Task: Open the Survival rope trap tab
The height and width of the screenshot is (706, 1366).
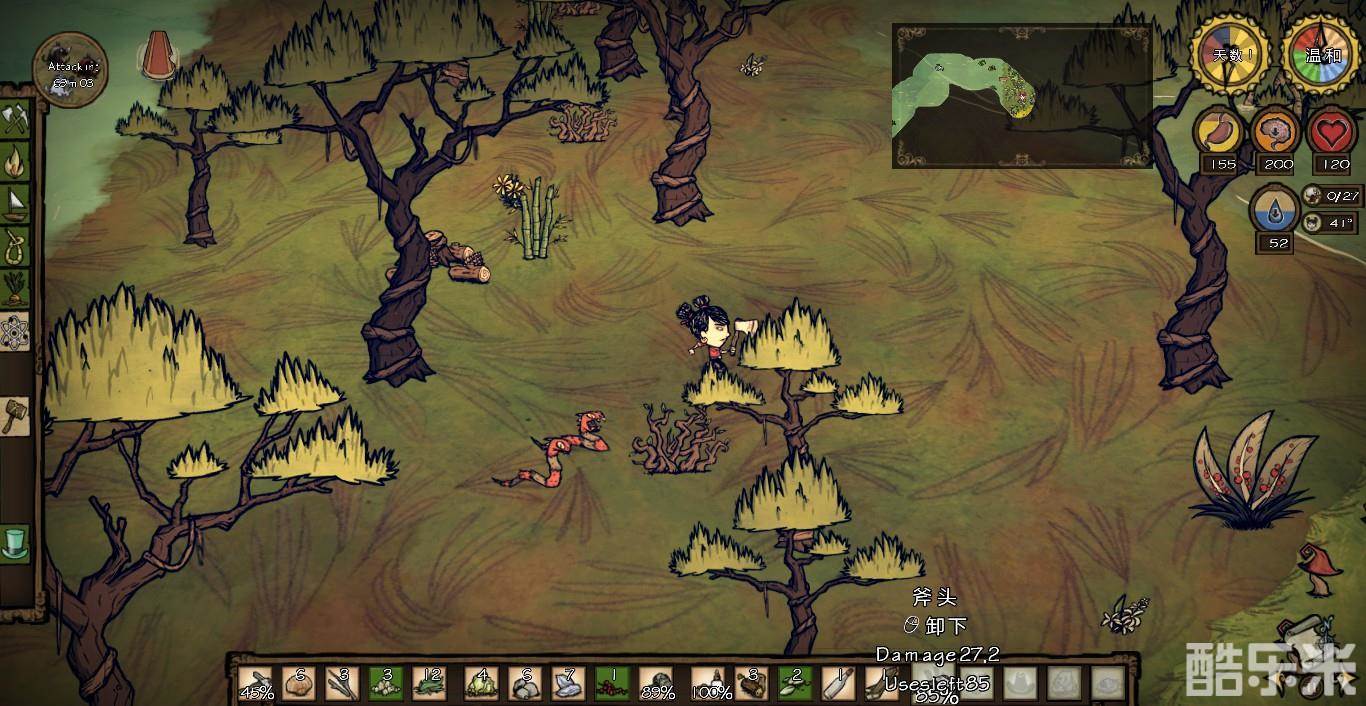Action: [x=16, y=244]
